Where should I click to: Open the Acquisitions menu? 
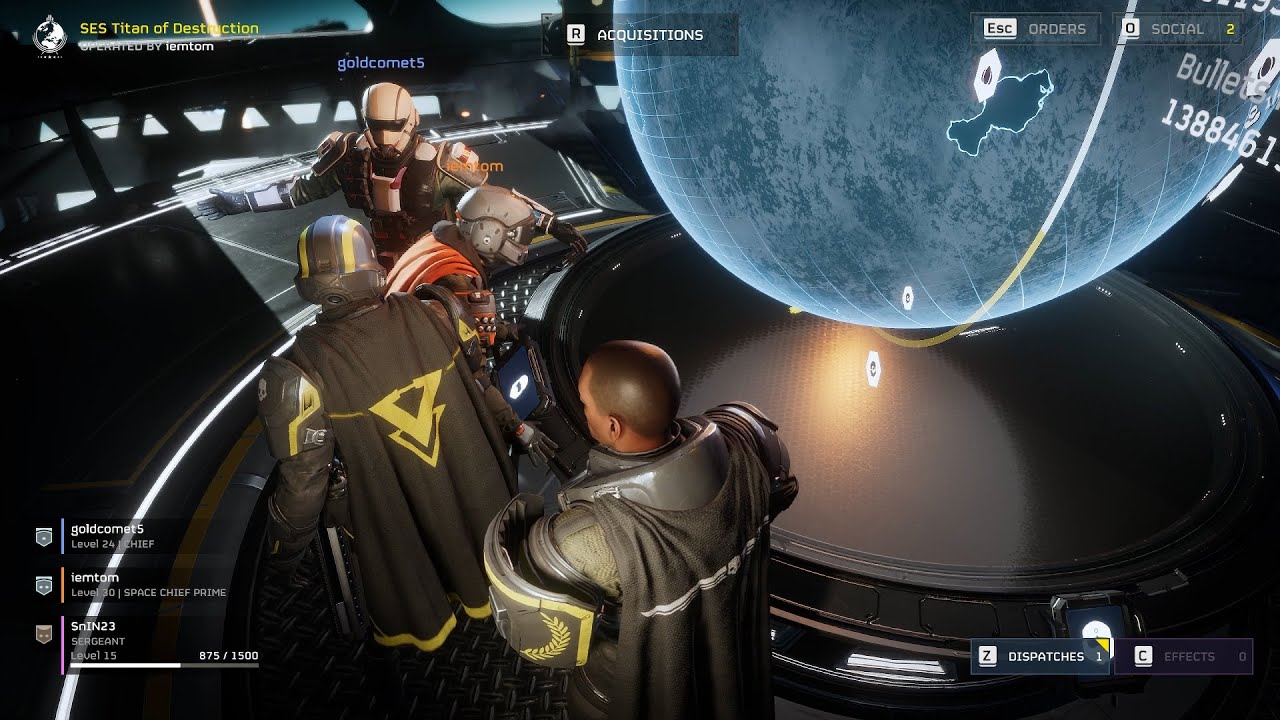(x=638, y=35)
